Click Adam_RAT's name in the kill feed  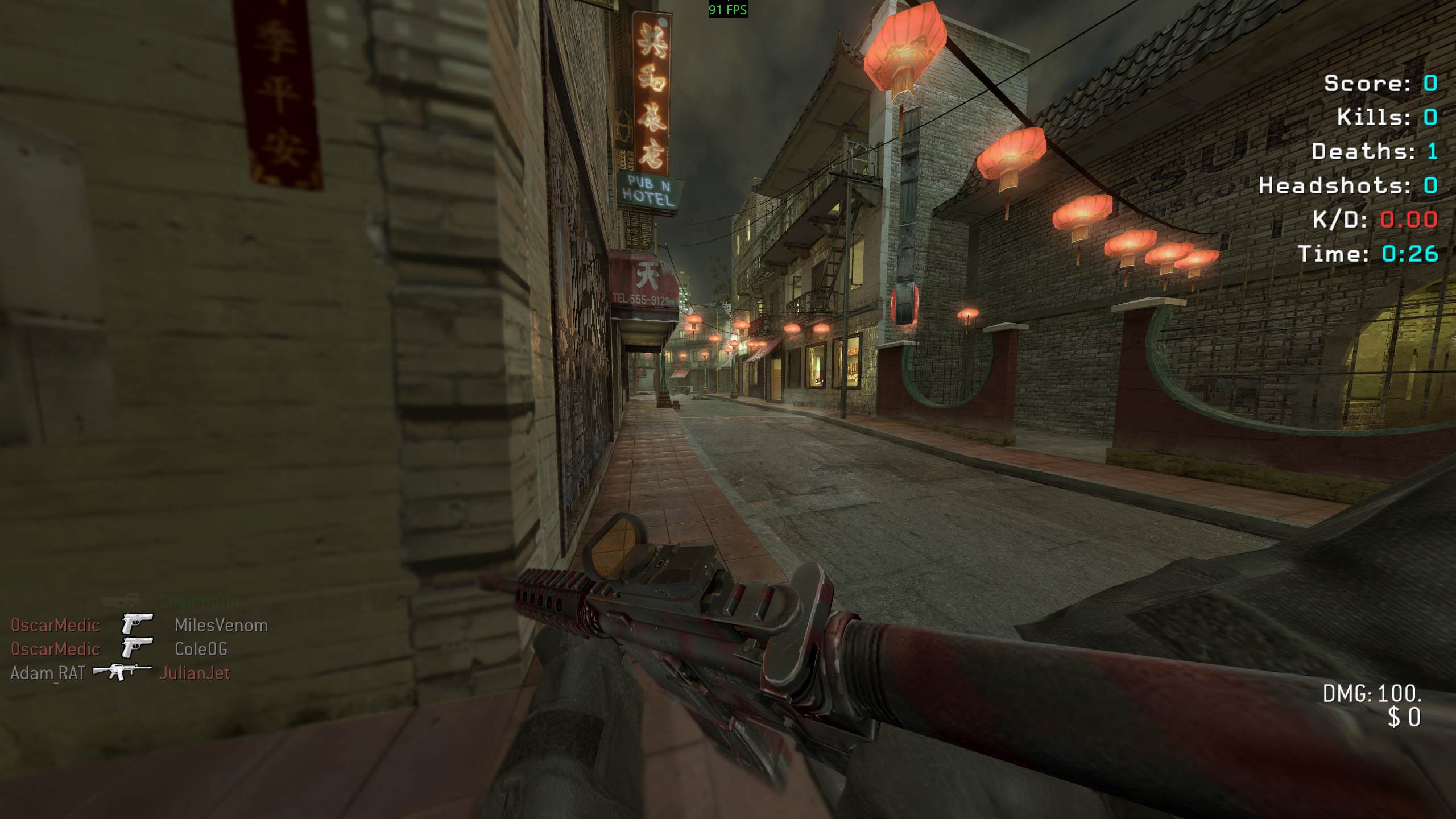coord(48,673)
